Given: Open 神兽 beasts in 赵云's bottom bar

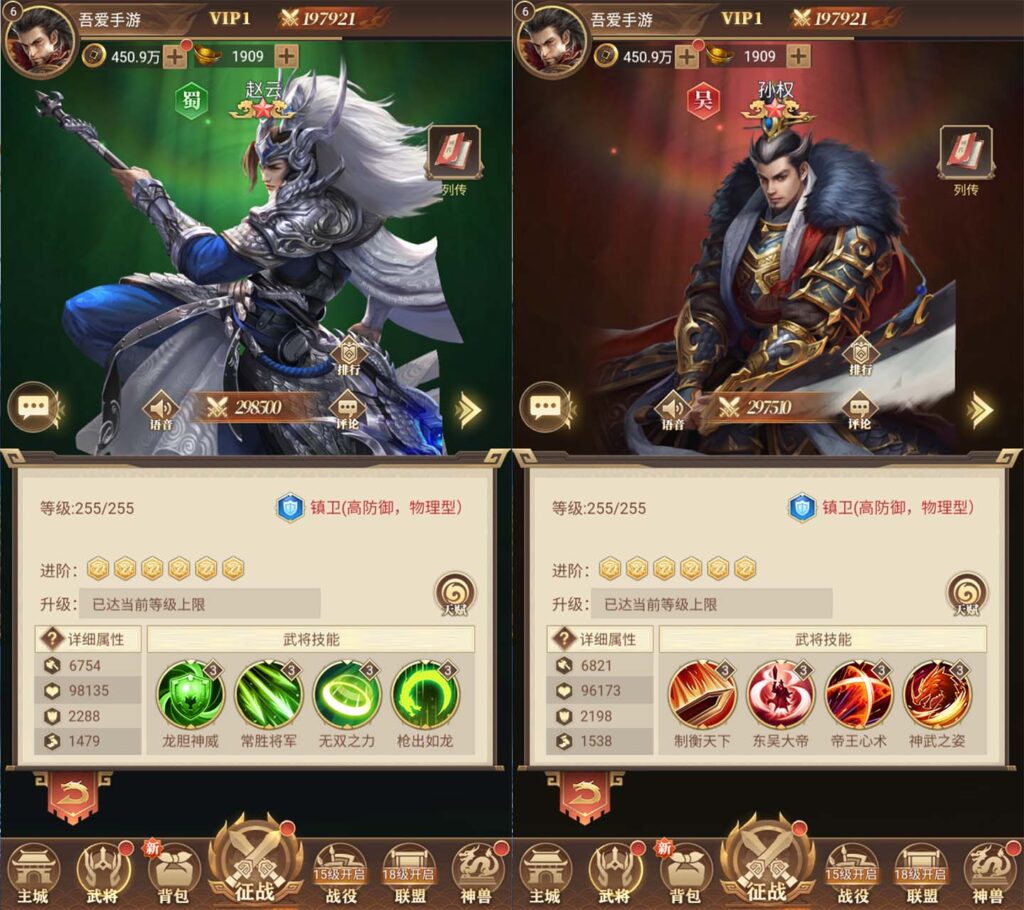Looking at the screenshot, I should pyautogui.click(x=478, y=870).
